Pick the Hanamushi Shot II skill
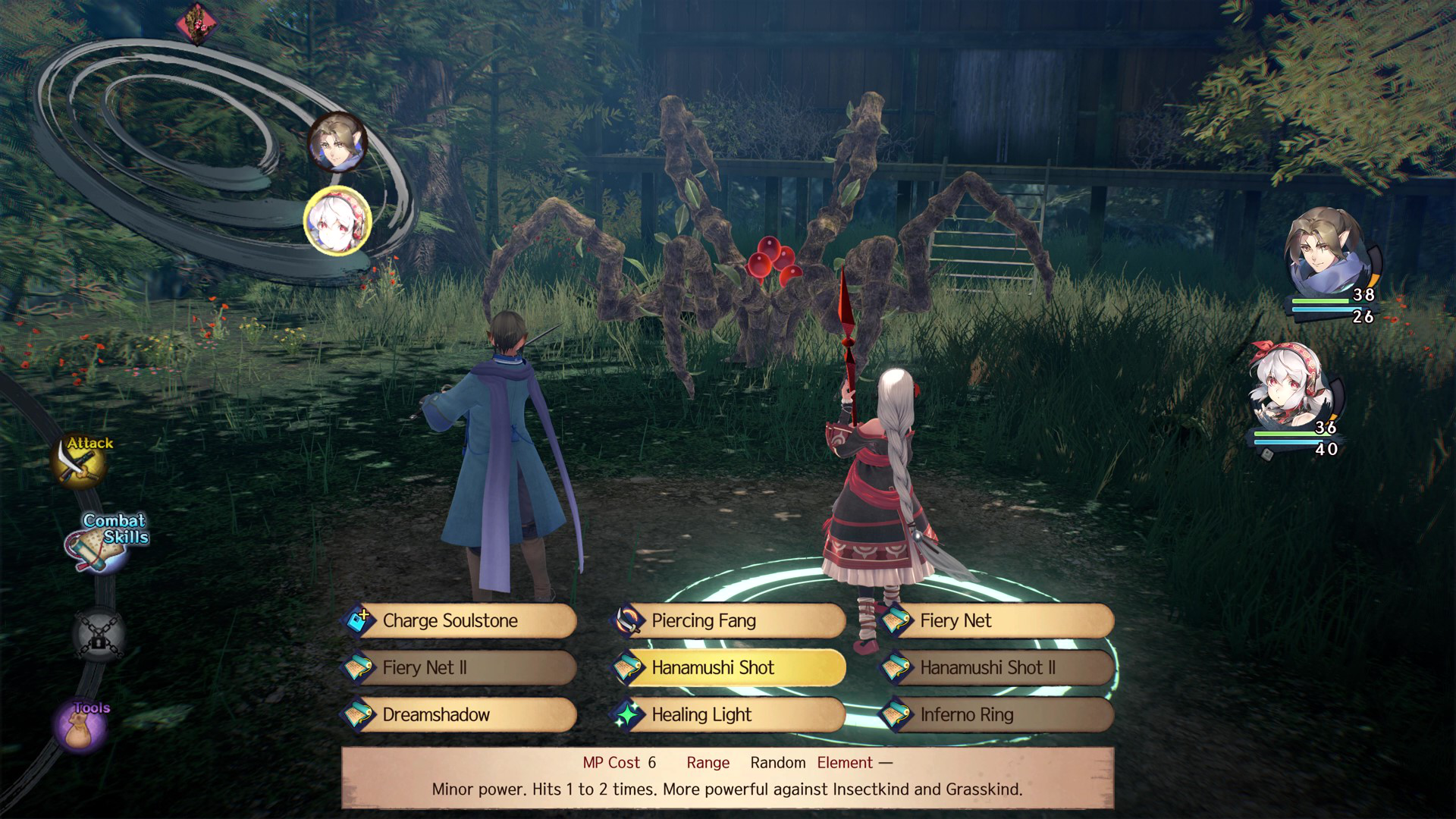Screen dimensions: 1456x819 (x=998, y=668)
